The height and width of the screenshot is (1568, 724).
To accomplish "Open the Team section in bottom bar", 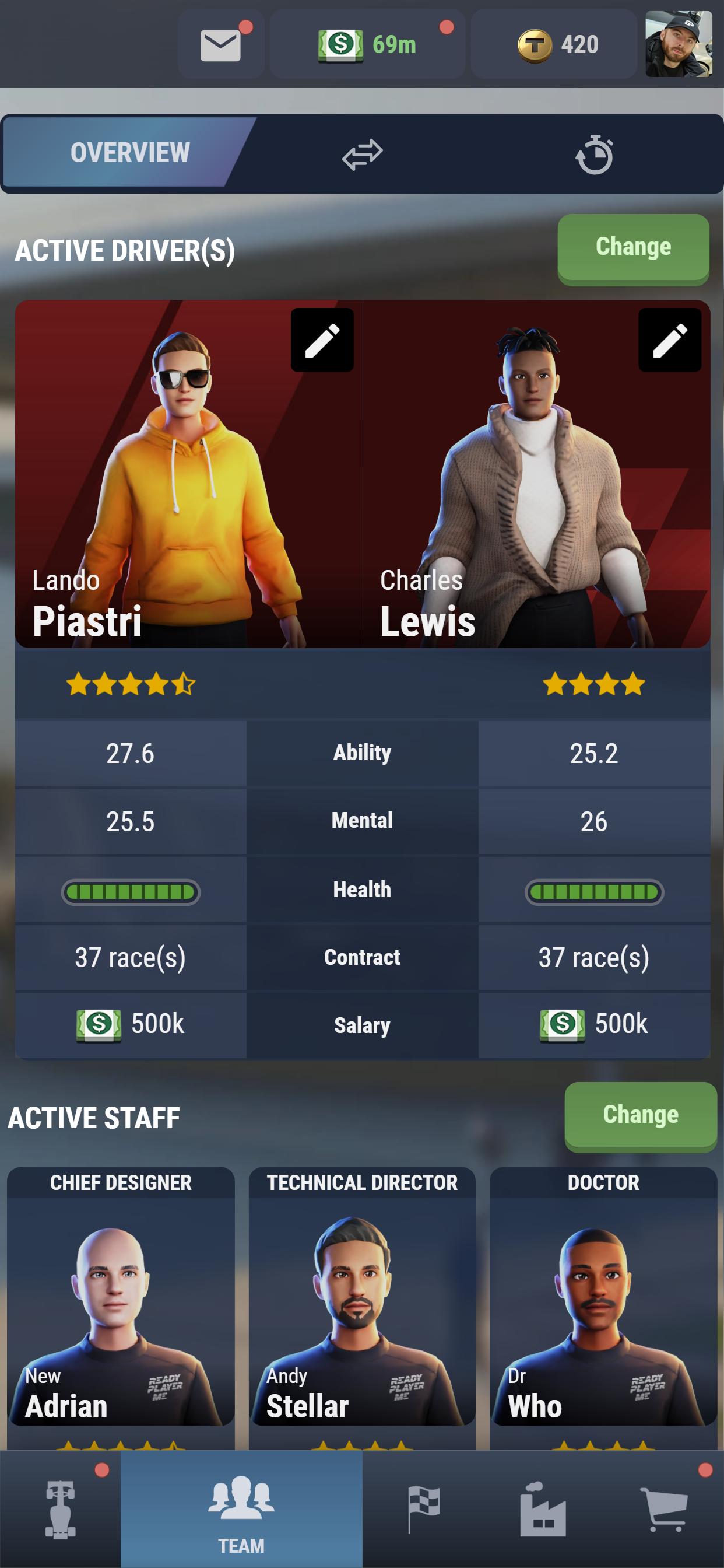I will click(241, 1510).
